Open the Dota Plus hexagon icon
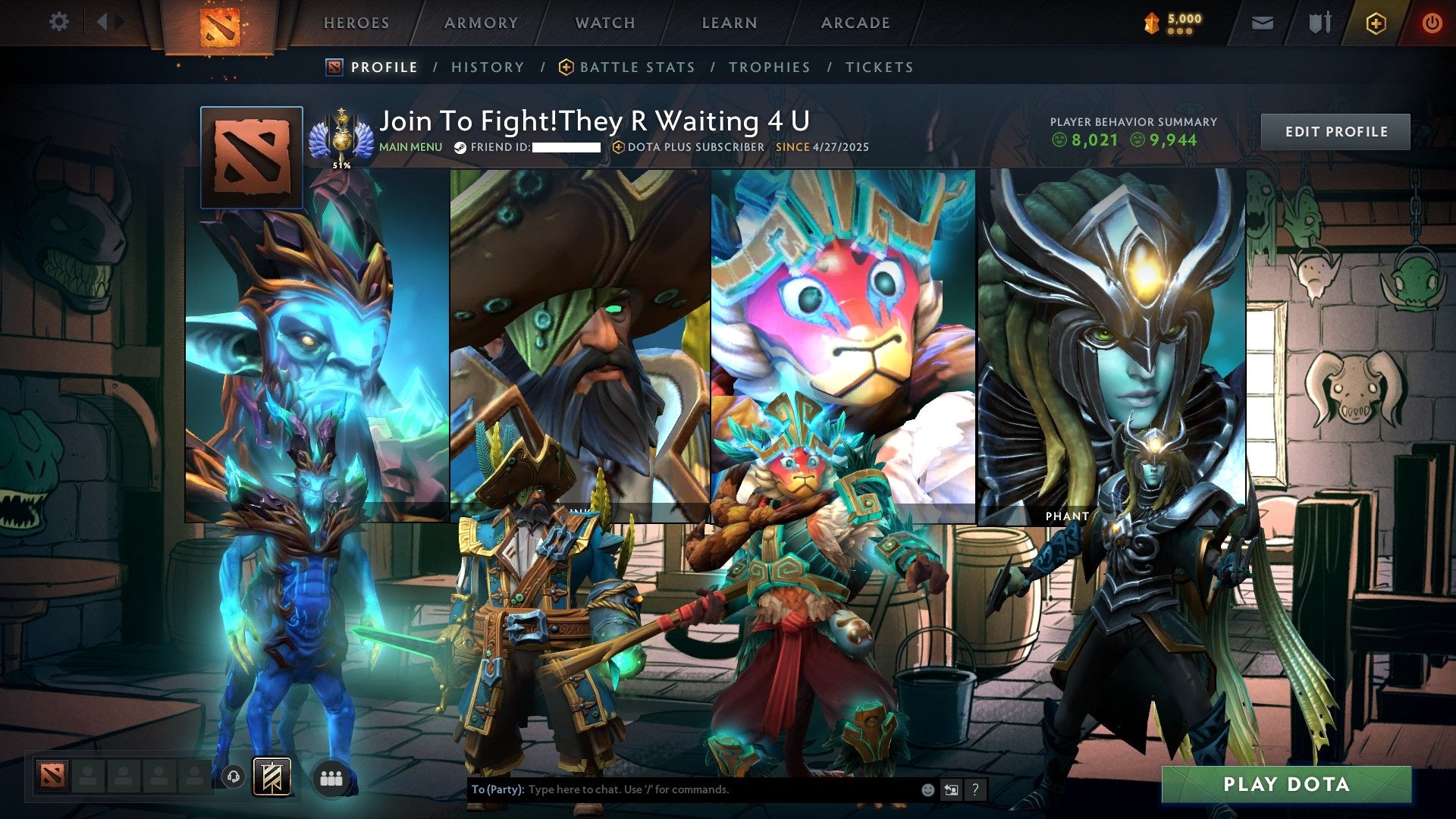 (x=1374, y=23)
